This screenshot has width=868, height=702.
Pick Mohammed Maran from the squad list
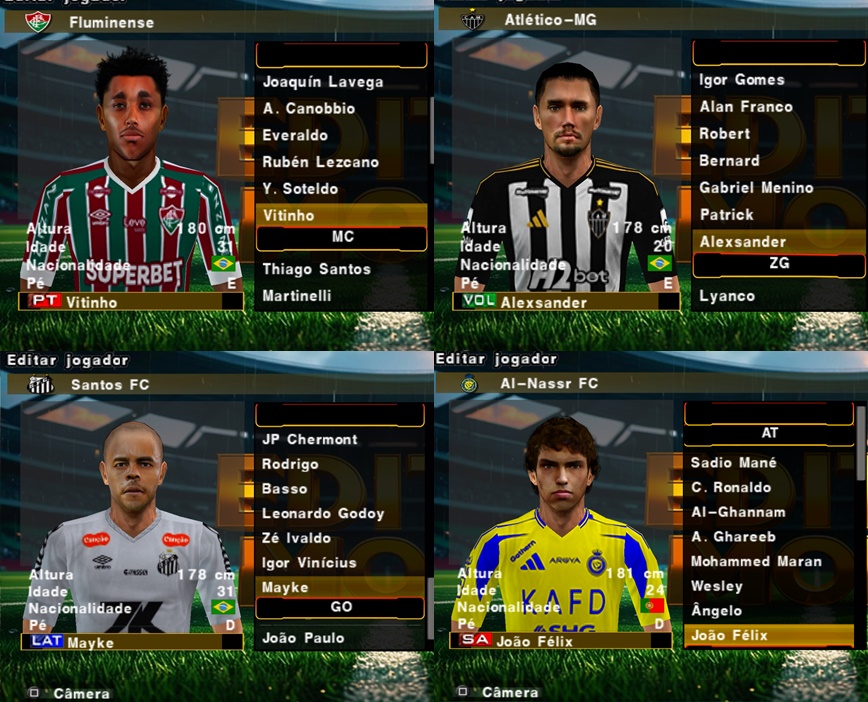tap(755, 561)
